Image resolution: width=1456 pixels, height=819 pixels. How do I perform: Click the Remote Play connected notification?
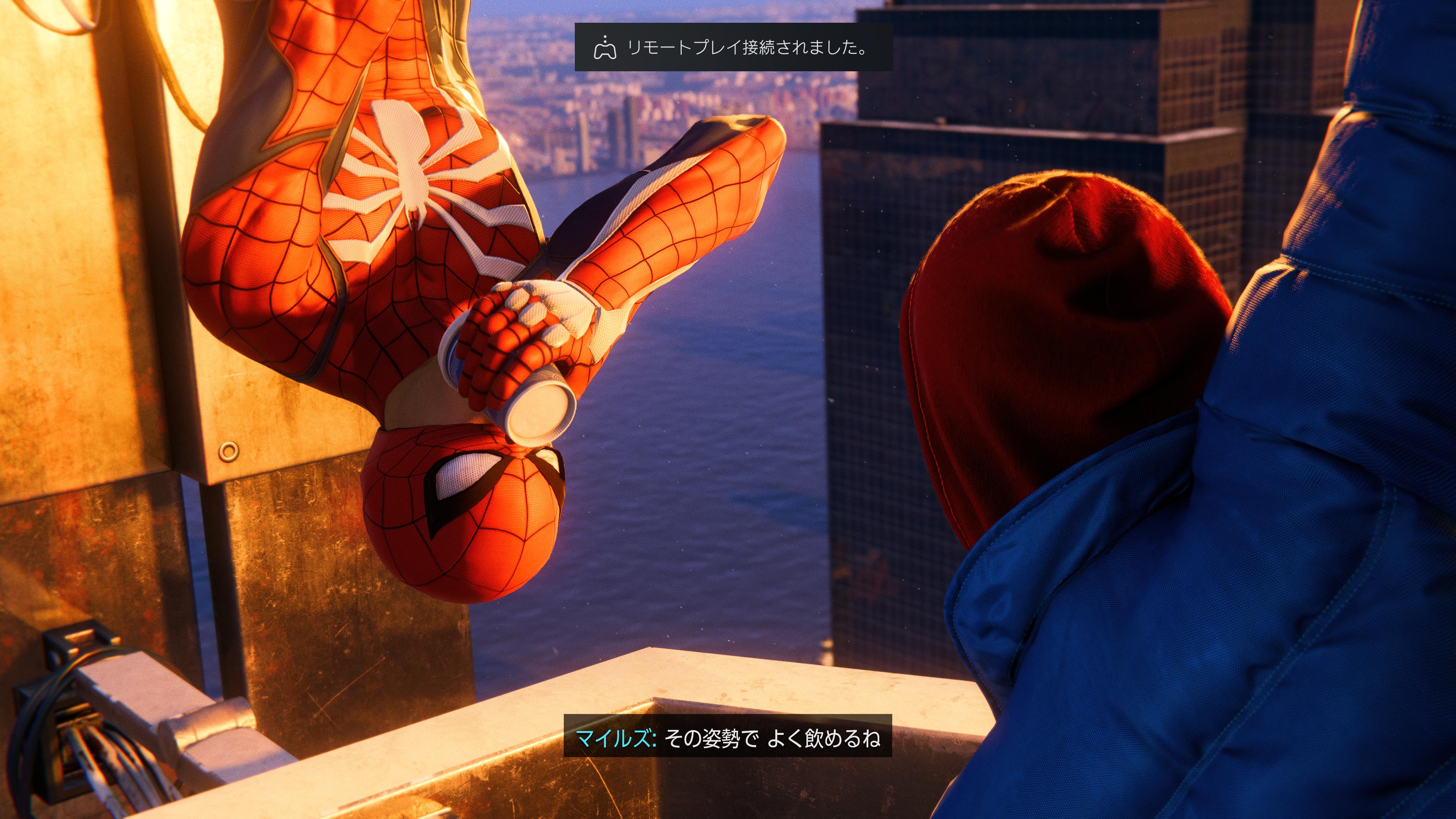(733, 47)
